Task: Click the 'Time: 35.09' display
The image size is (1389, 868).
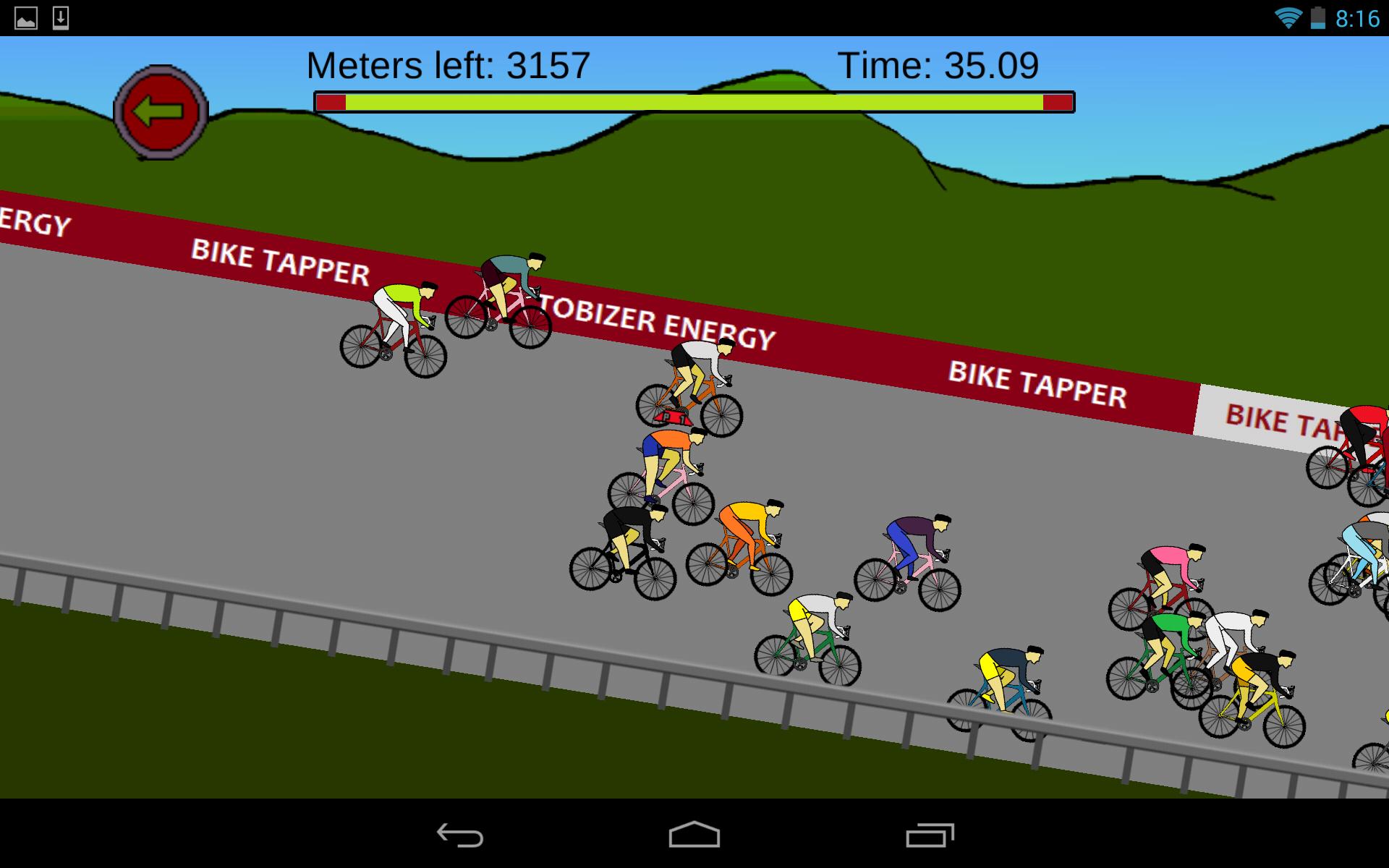Action: (939, 65)
